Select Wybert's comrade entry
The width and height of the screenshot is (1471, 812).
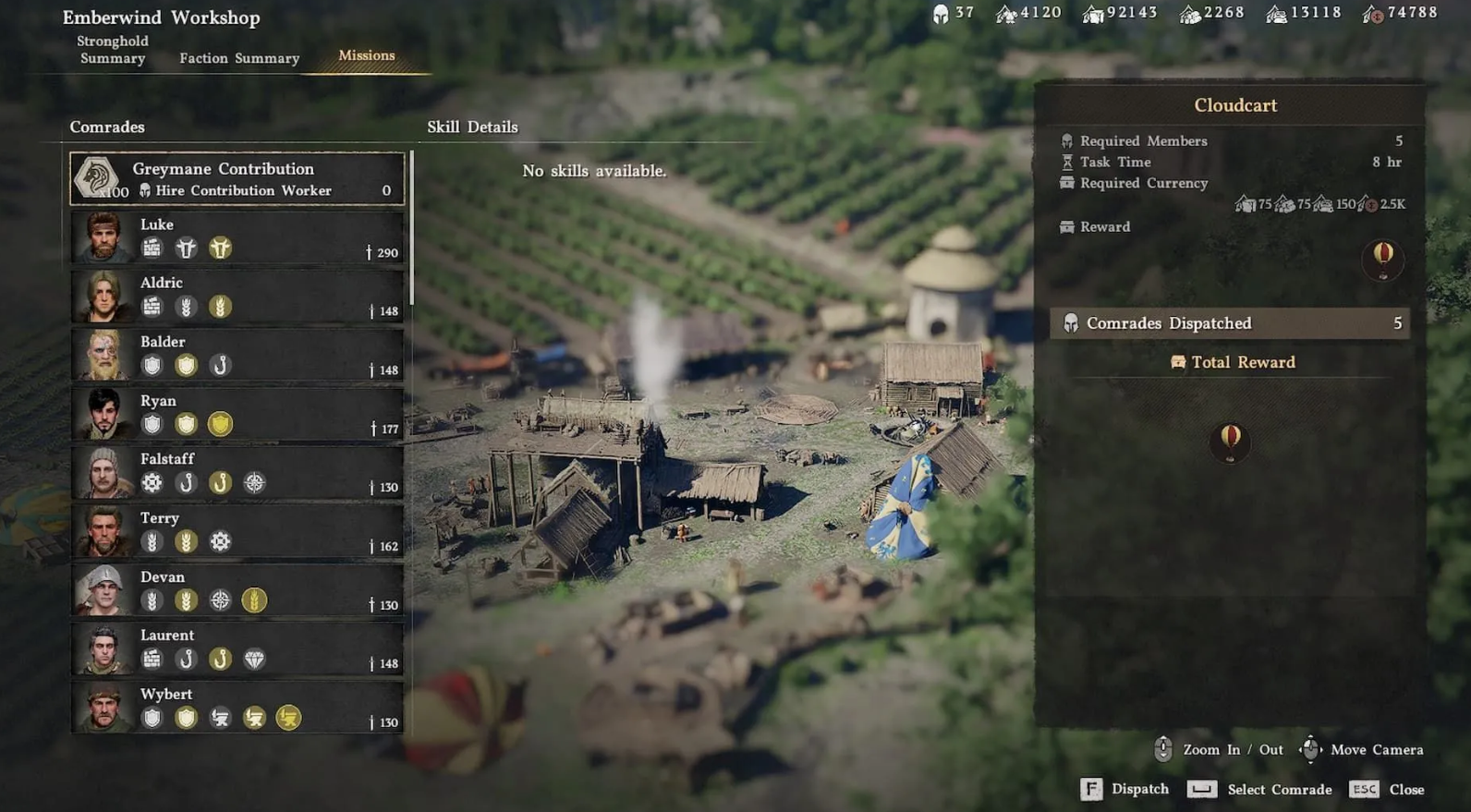(237, 707)
